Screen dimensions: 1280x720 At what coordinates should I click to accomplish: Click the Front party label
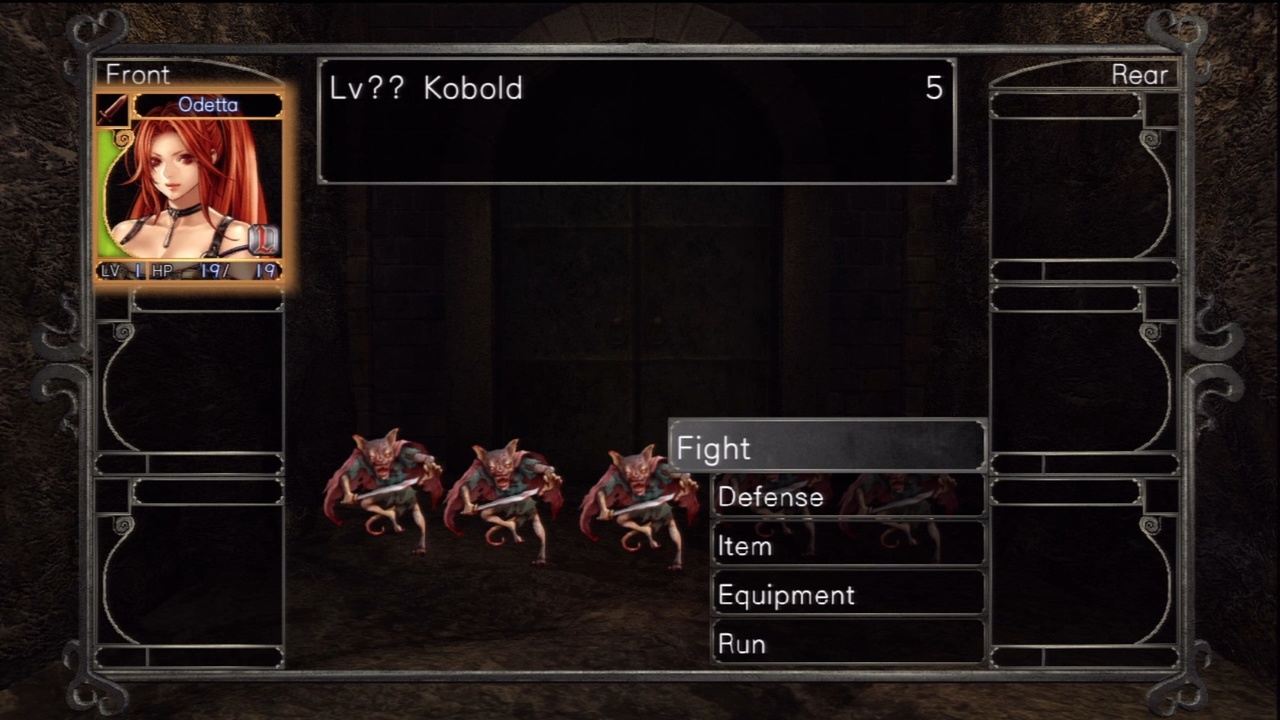[x=137, y=74]
